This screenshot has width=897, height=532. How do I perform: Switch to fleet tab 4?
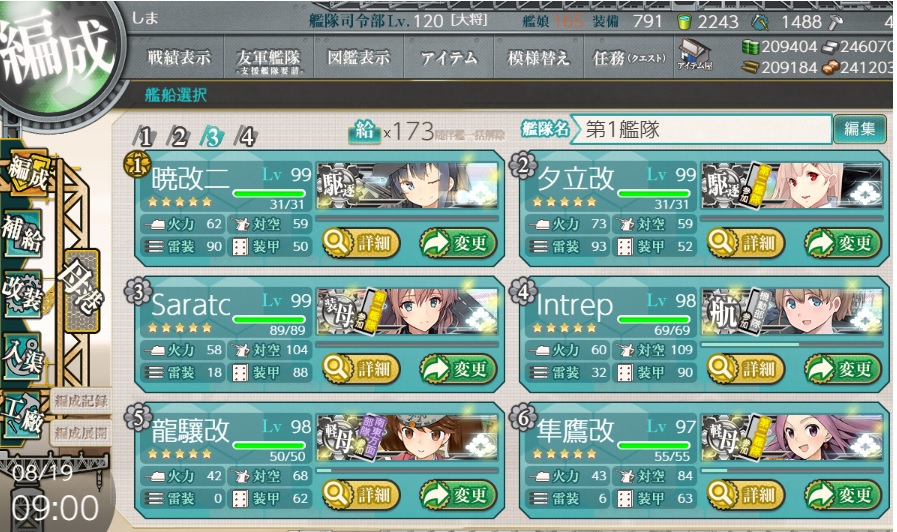pos(245,138)
